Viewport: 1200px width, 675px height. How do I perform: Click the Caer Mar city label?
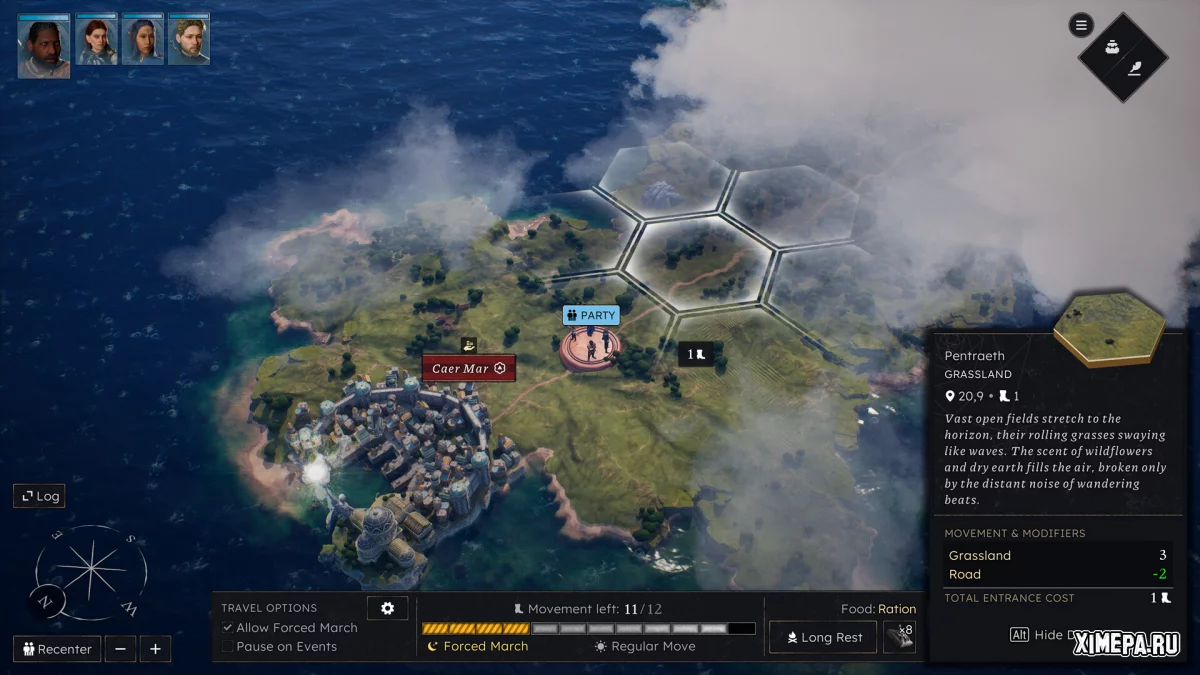tap(469, 368)
